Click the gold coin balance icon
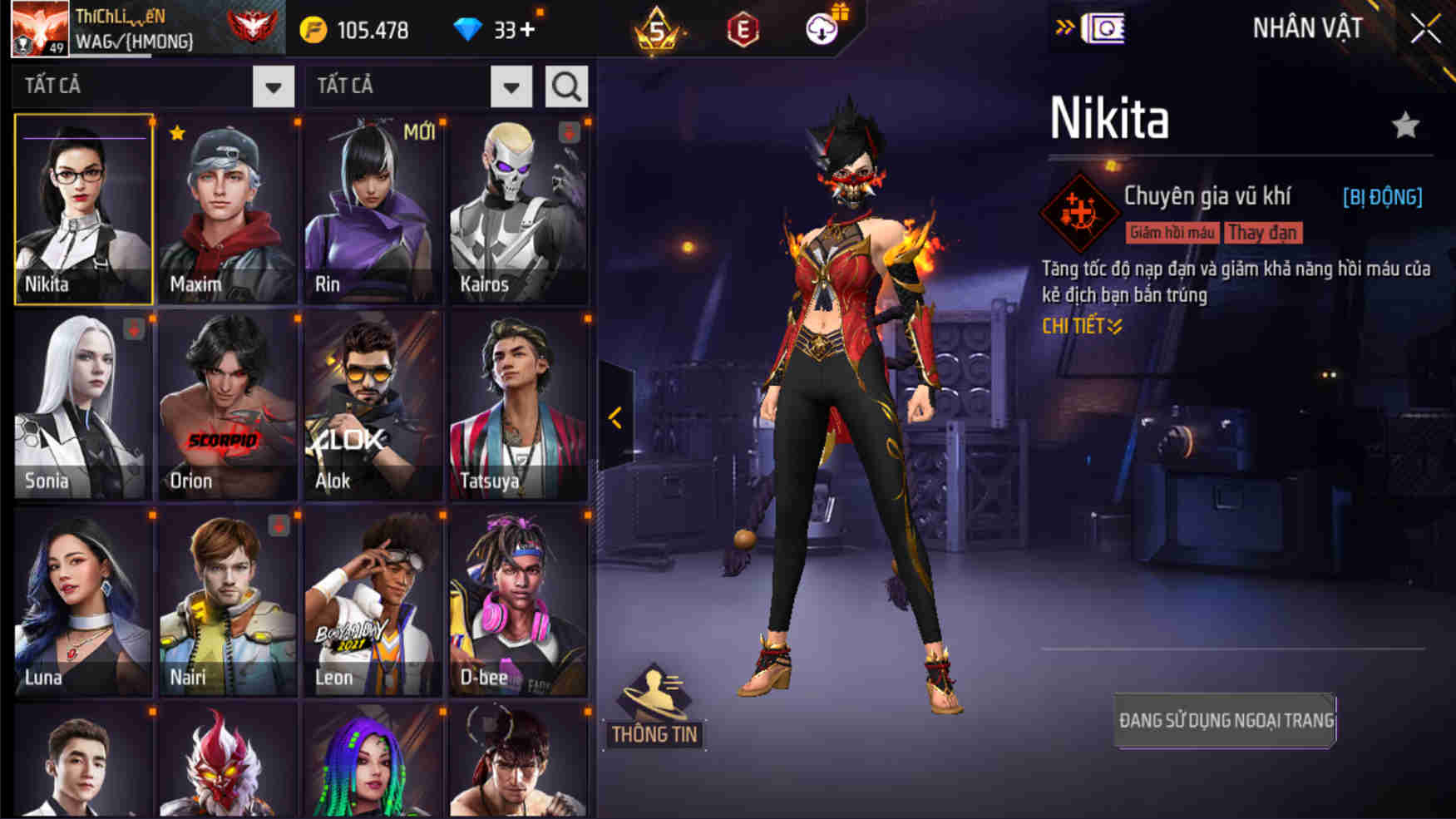 (312, 27)
